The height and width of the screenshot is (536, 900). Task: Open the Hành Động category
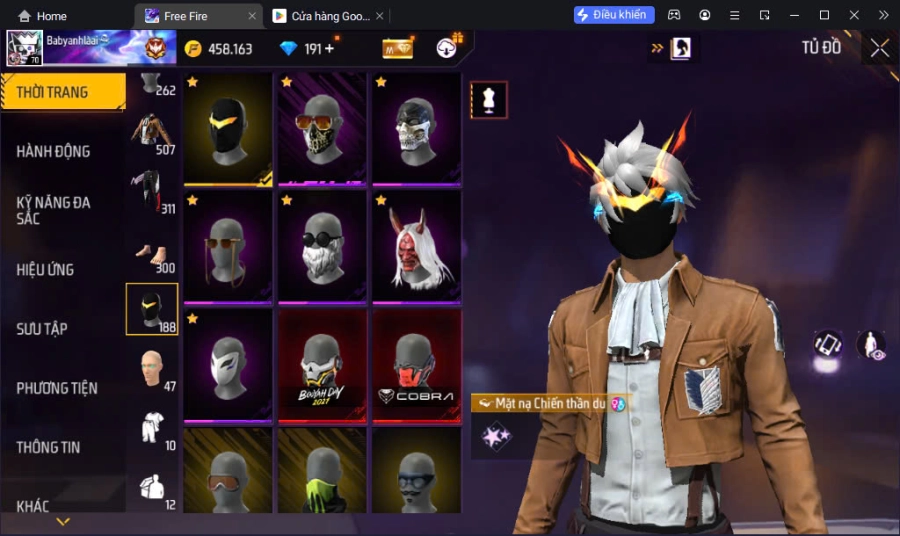[53, 151]
